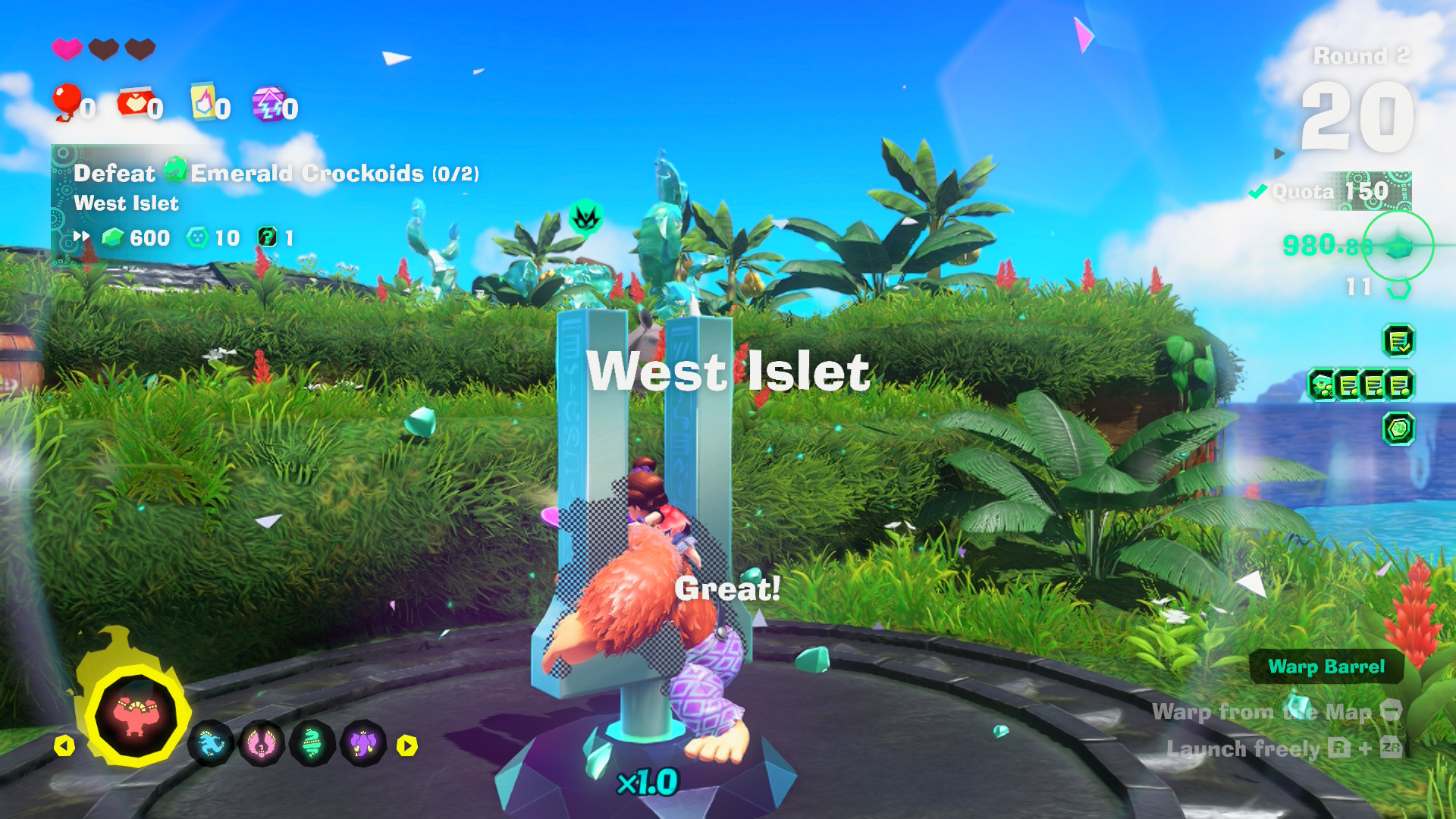Switch to the blue Zebra Bananza
Screen dimensions: 1456x819
pos(210,744)
